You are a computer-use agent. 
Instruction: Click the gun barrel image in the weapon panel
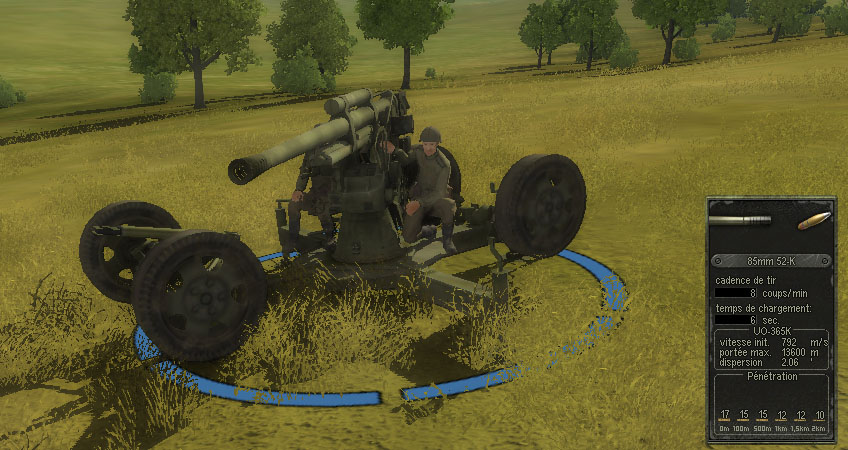point(739,219)
